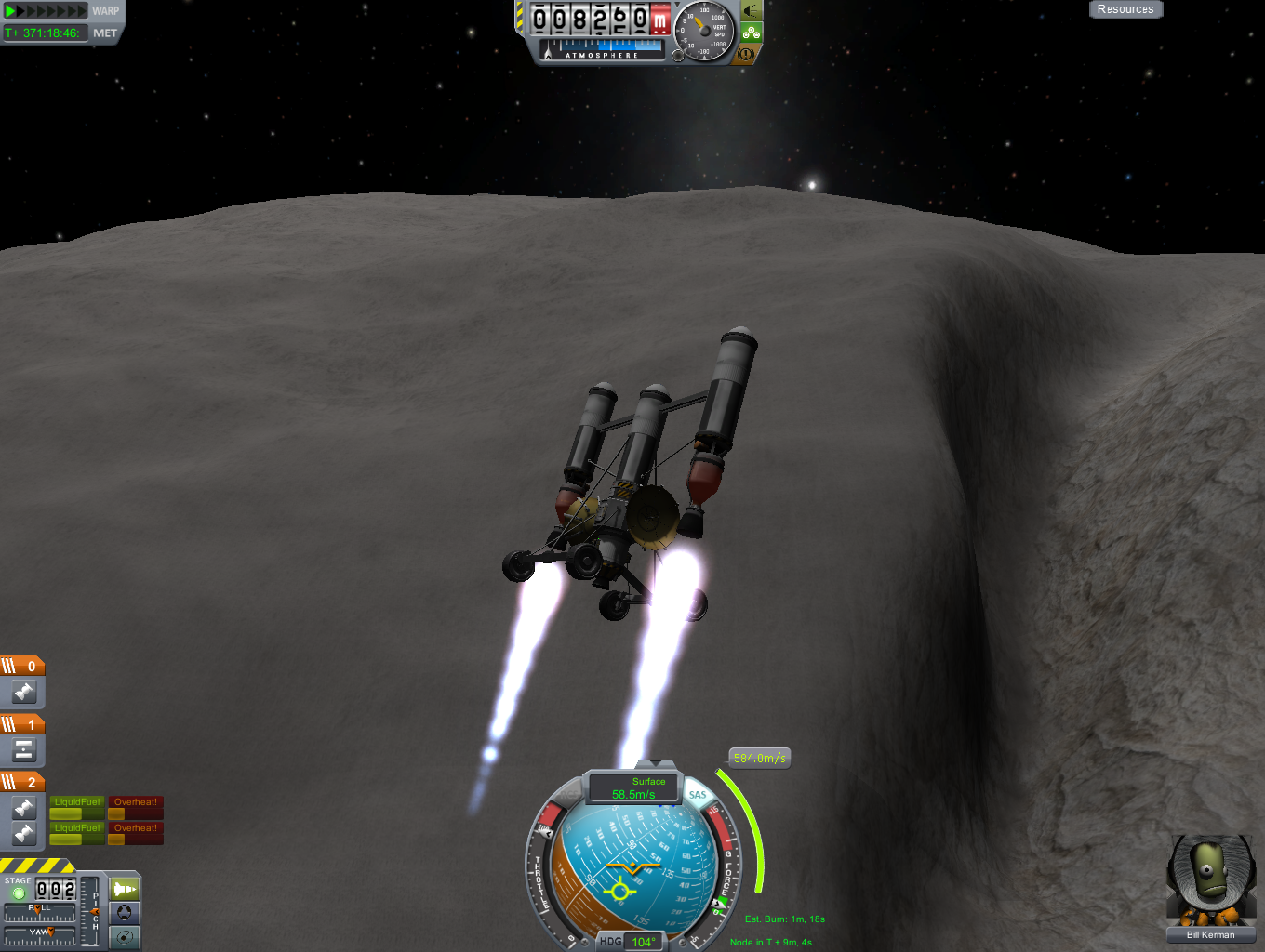The width and height of the screenshot is (1265, 952).
Task: Toggle the brakes warning button
Action: (x=746, y=54)
